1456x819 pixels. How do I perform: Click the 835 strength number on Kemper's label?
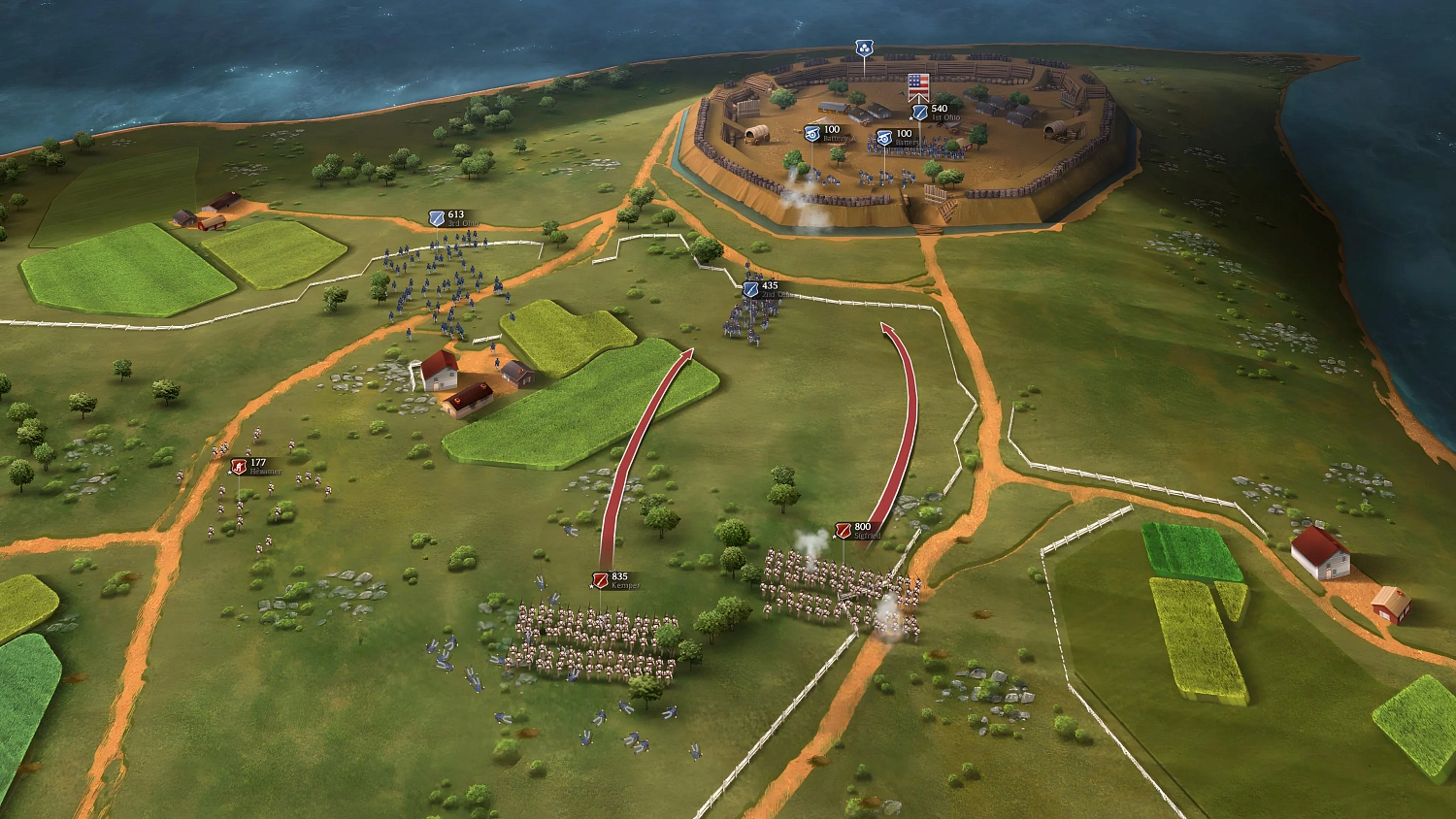click(617, 575)
